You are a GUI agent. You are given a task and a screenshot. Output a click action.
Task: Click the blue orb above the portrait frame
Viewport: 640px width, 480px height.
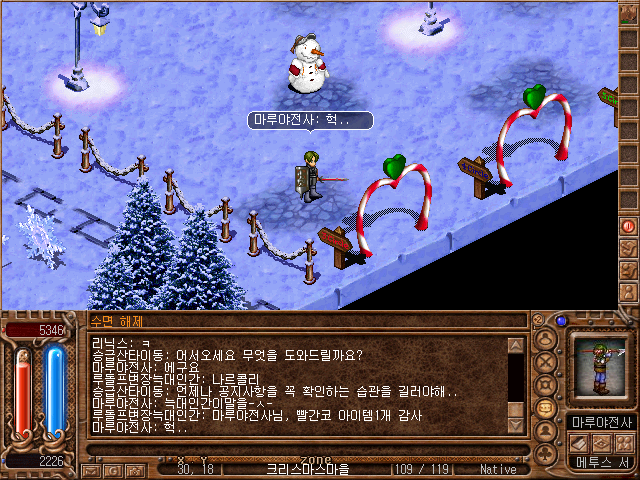[562, 321]
